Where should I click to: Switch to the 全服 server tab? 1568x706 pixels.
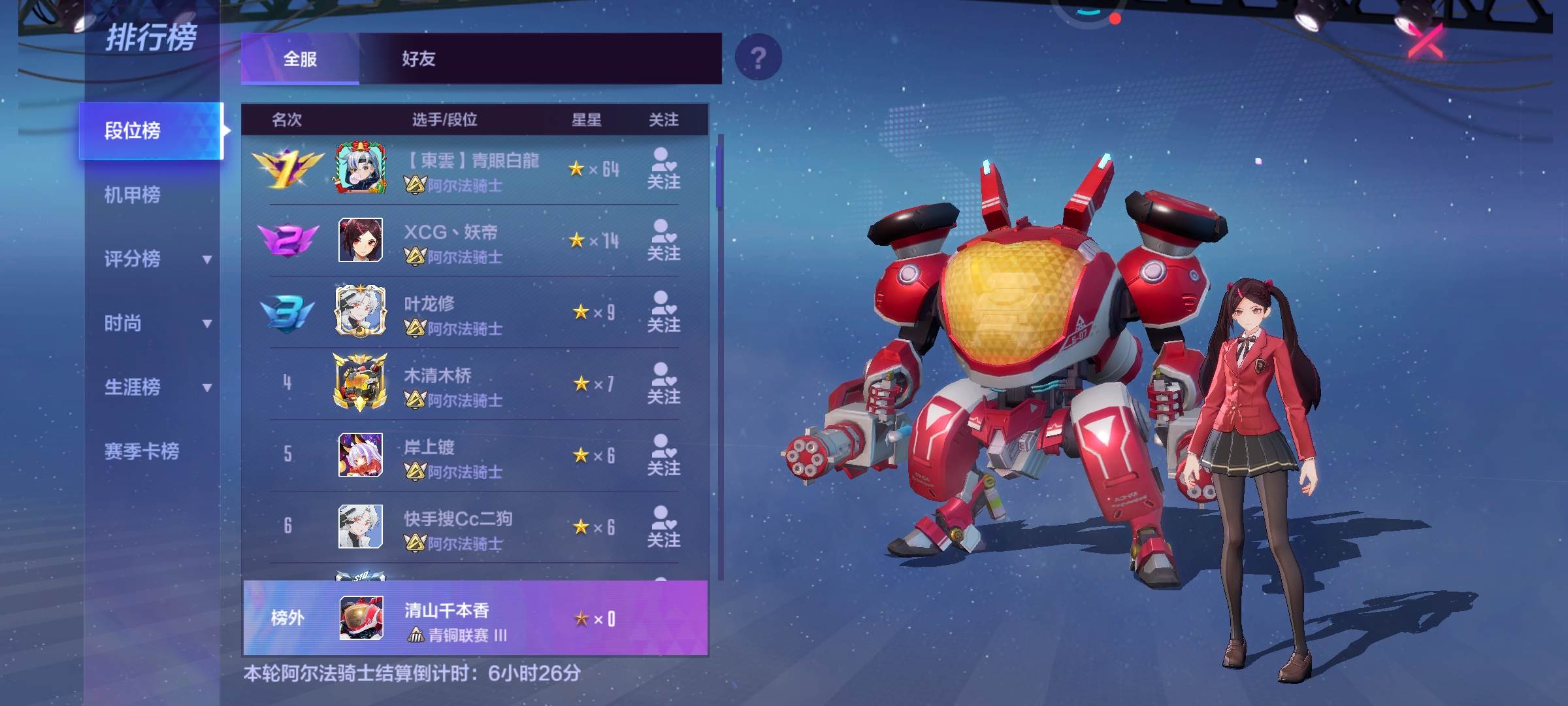click(x=300, y=59)
